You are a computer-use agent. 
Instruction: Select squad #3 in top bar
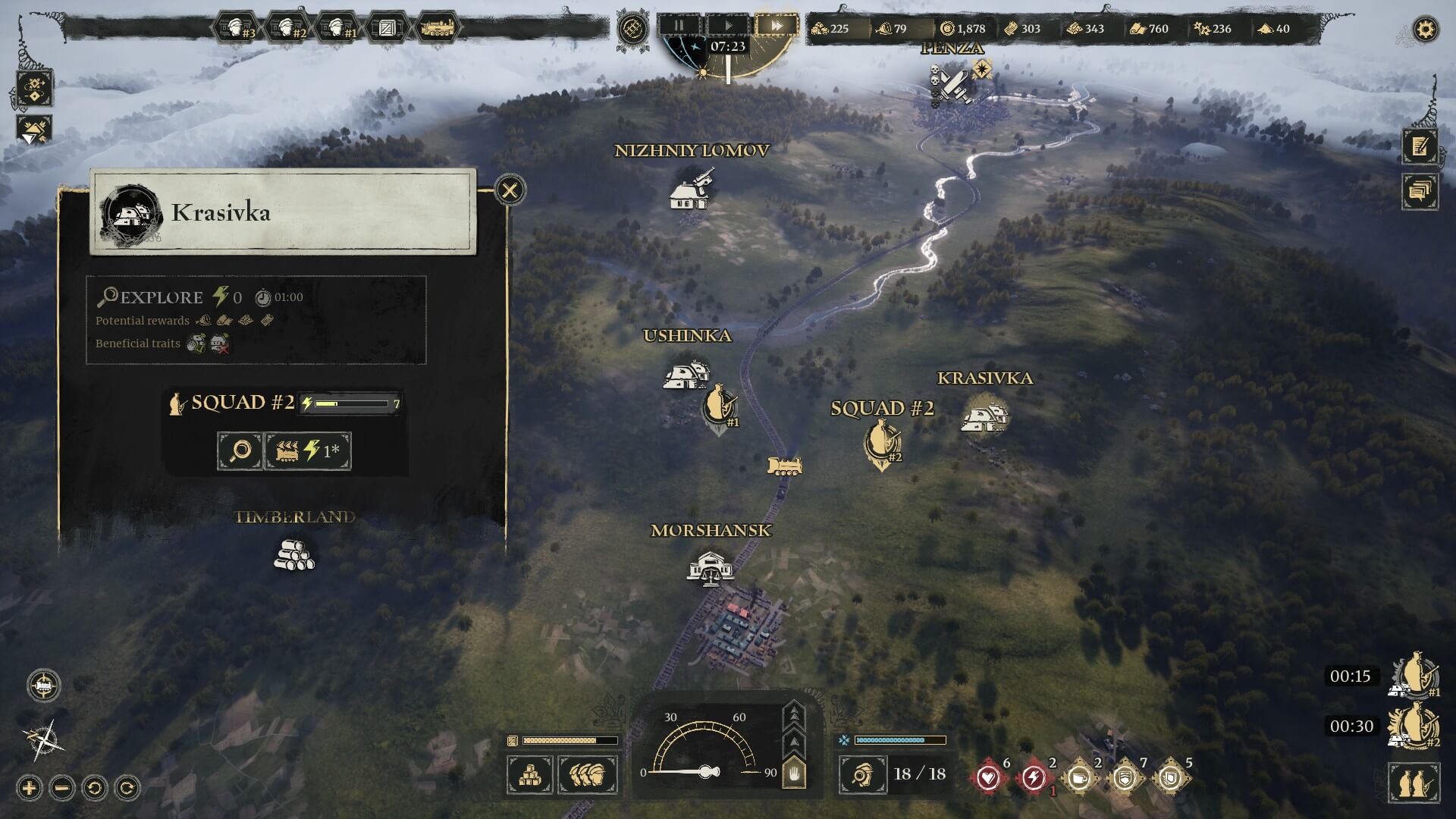pos(237,29)
